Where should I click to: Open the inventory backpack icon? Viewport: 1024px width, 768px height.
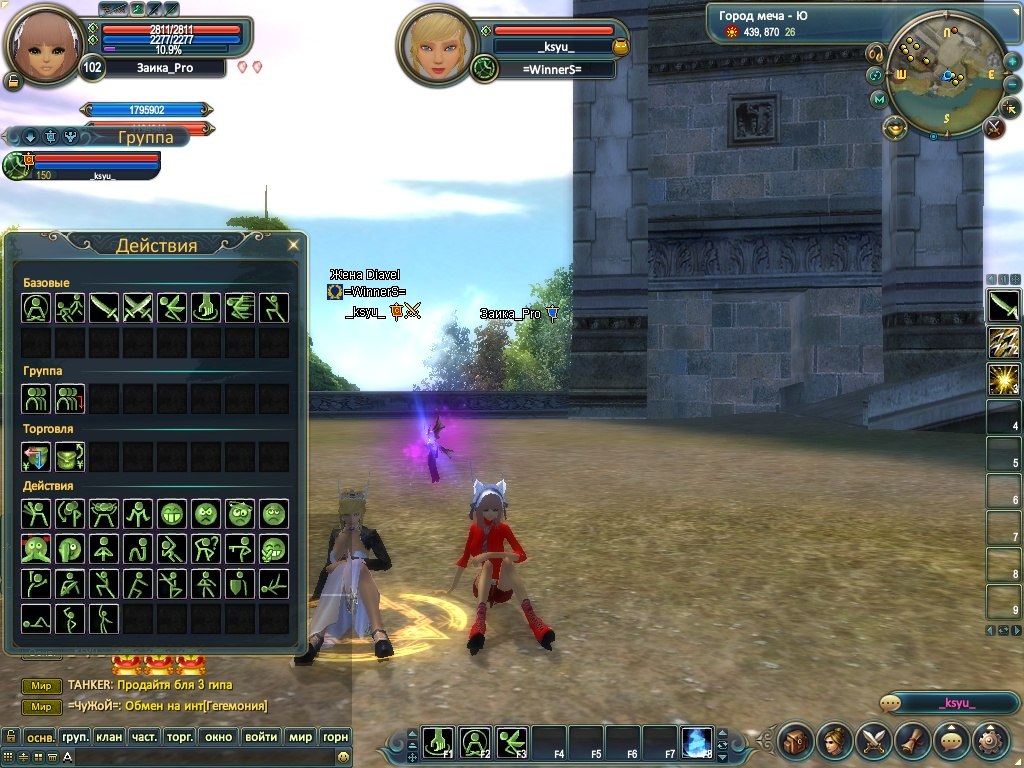pos(797,741)
